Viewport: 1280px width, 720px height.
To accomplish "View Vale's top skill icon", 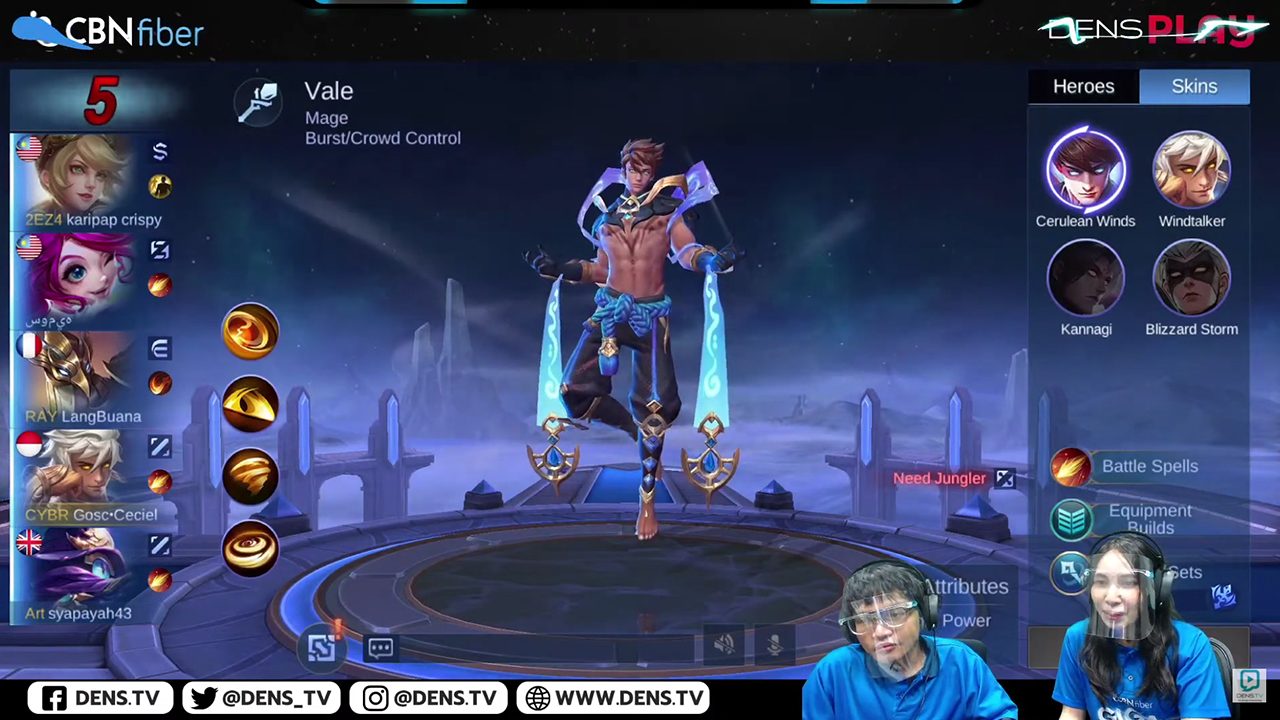I will click(x=250, y=331).
